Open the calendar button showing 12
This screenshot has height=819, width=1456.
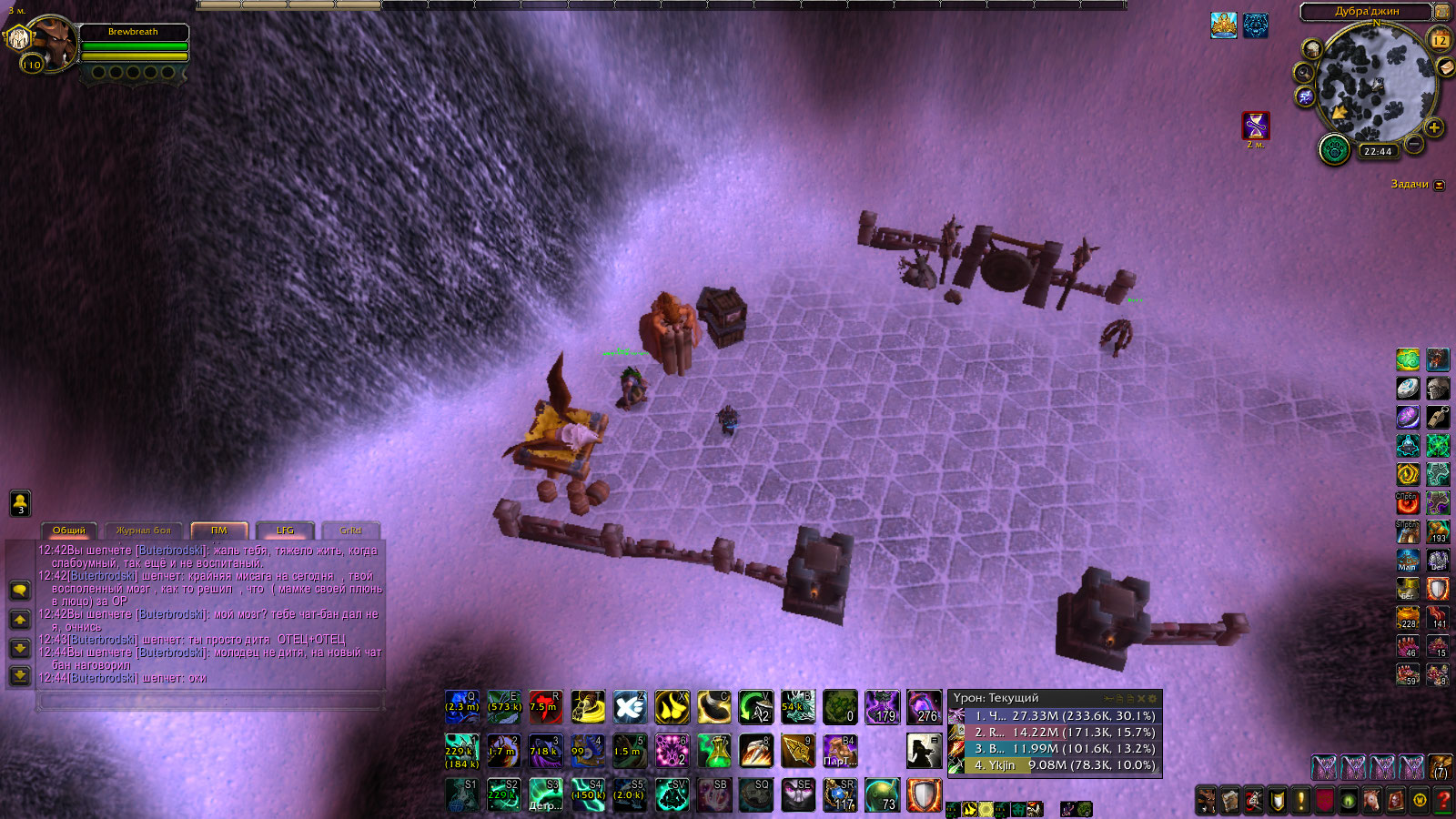pyautogui.click(x=1440, y=40)
